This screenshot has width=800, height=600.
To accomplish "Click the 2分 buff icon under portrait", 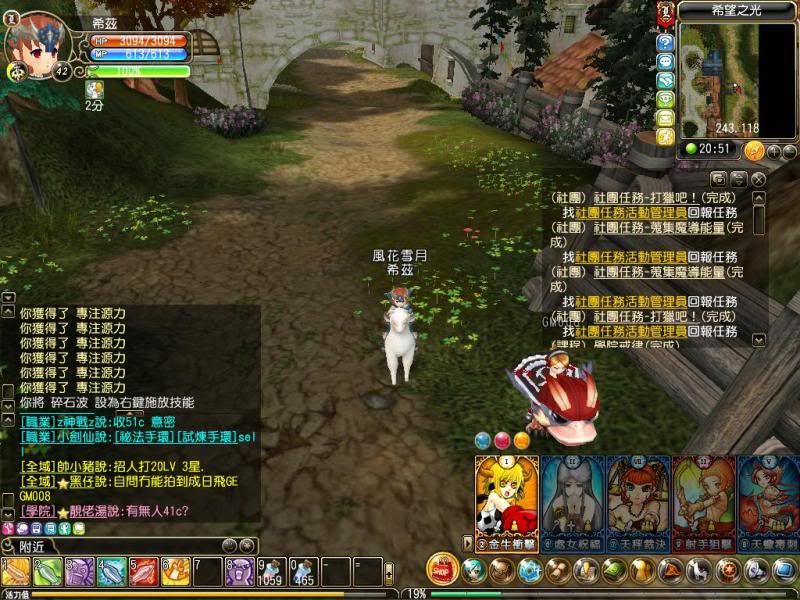I will tap(95, 90).
